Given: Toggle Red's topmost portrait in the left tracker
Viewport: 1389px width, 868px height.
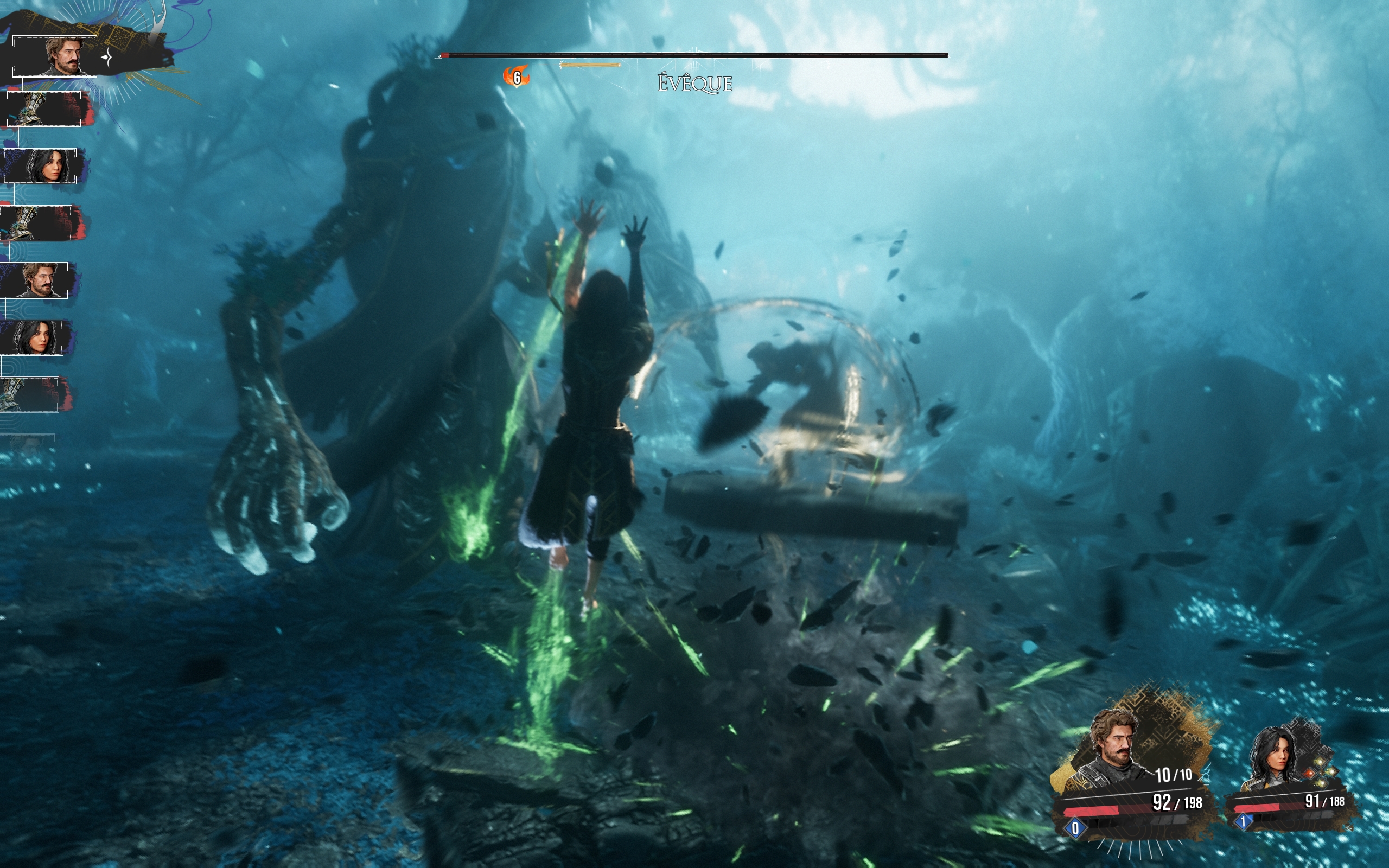Looking at the screenshot, I should (x=54, y=56).
